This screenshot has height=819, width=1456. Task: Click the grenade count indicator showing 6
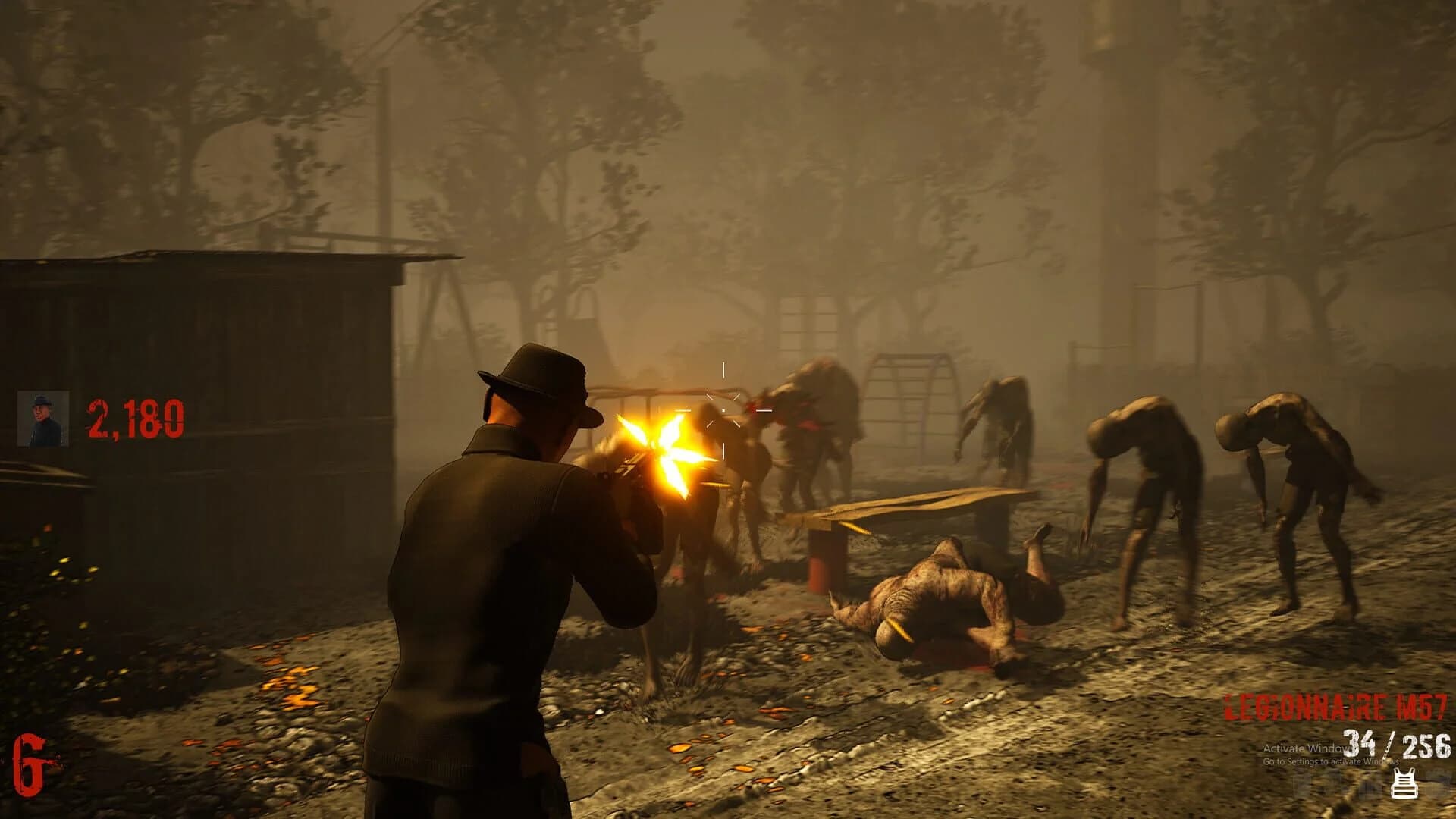[x=30, y=762]
